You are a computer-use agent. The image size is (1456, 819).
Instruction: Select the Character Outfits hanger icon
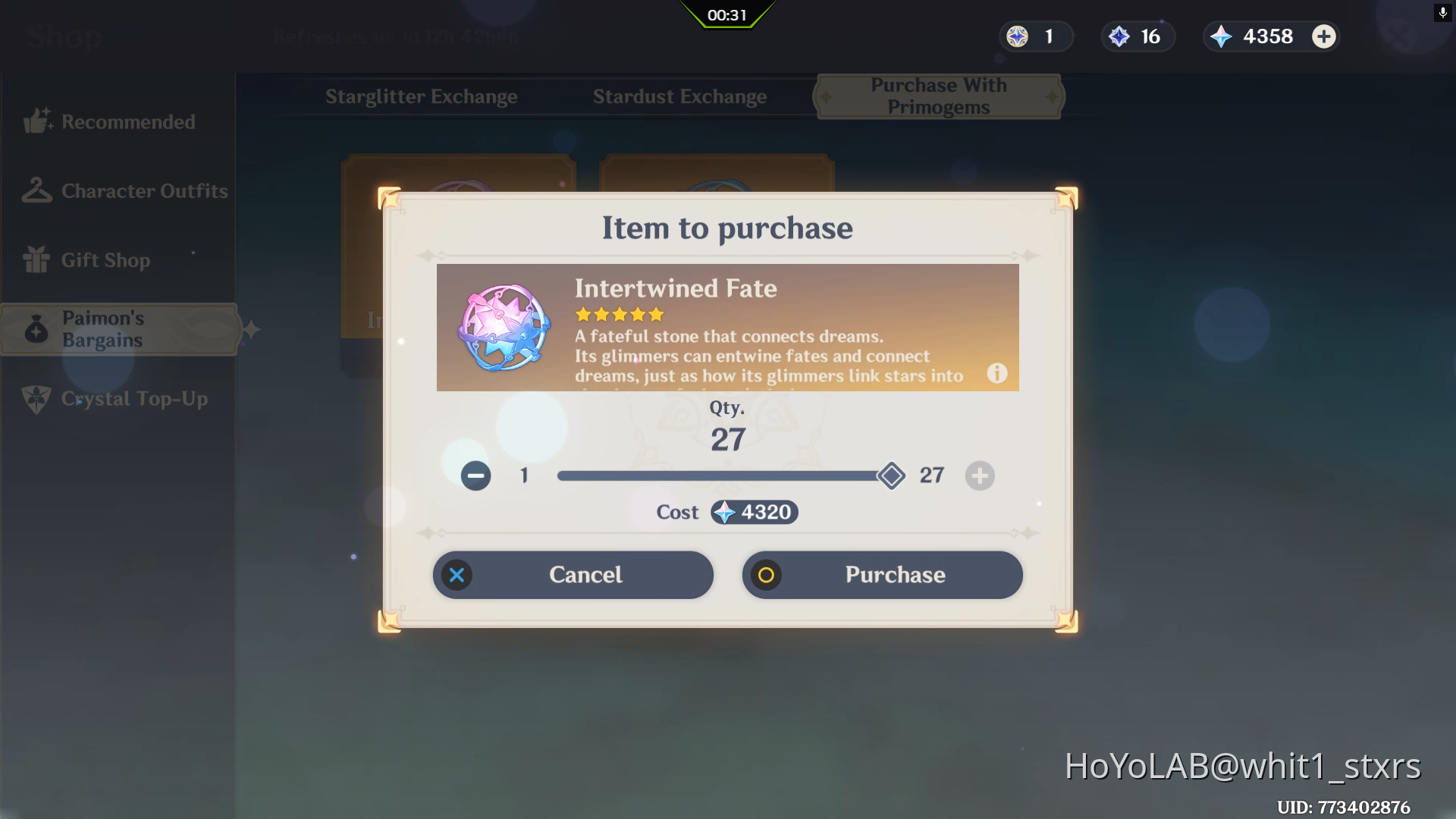tap(36, 190)
